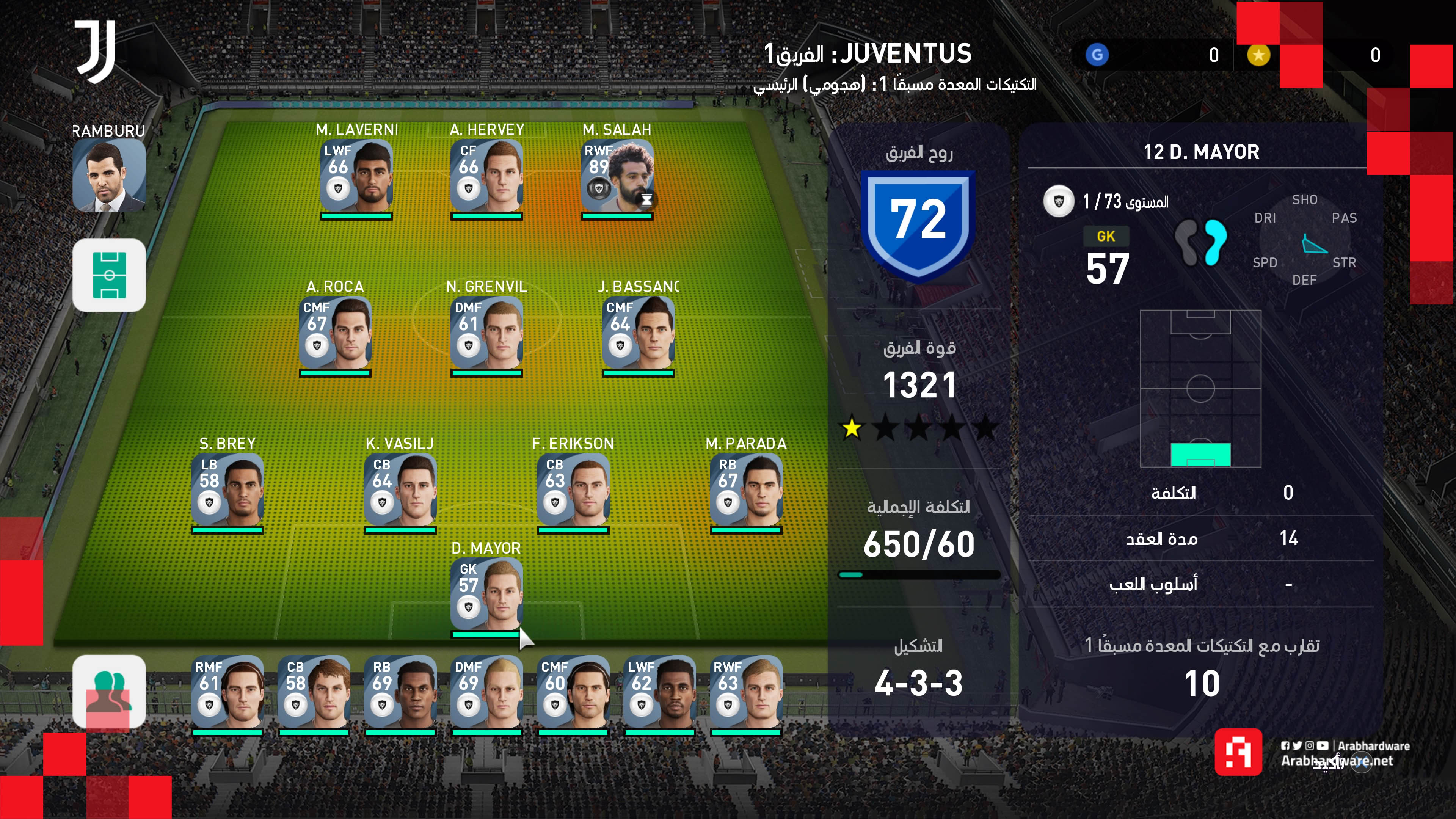
Task: Pick S. Brey's LB card
Action: pyautogui.click(x=227, y=490)
